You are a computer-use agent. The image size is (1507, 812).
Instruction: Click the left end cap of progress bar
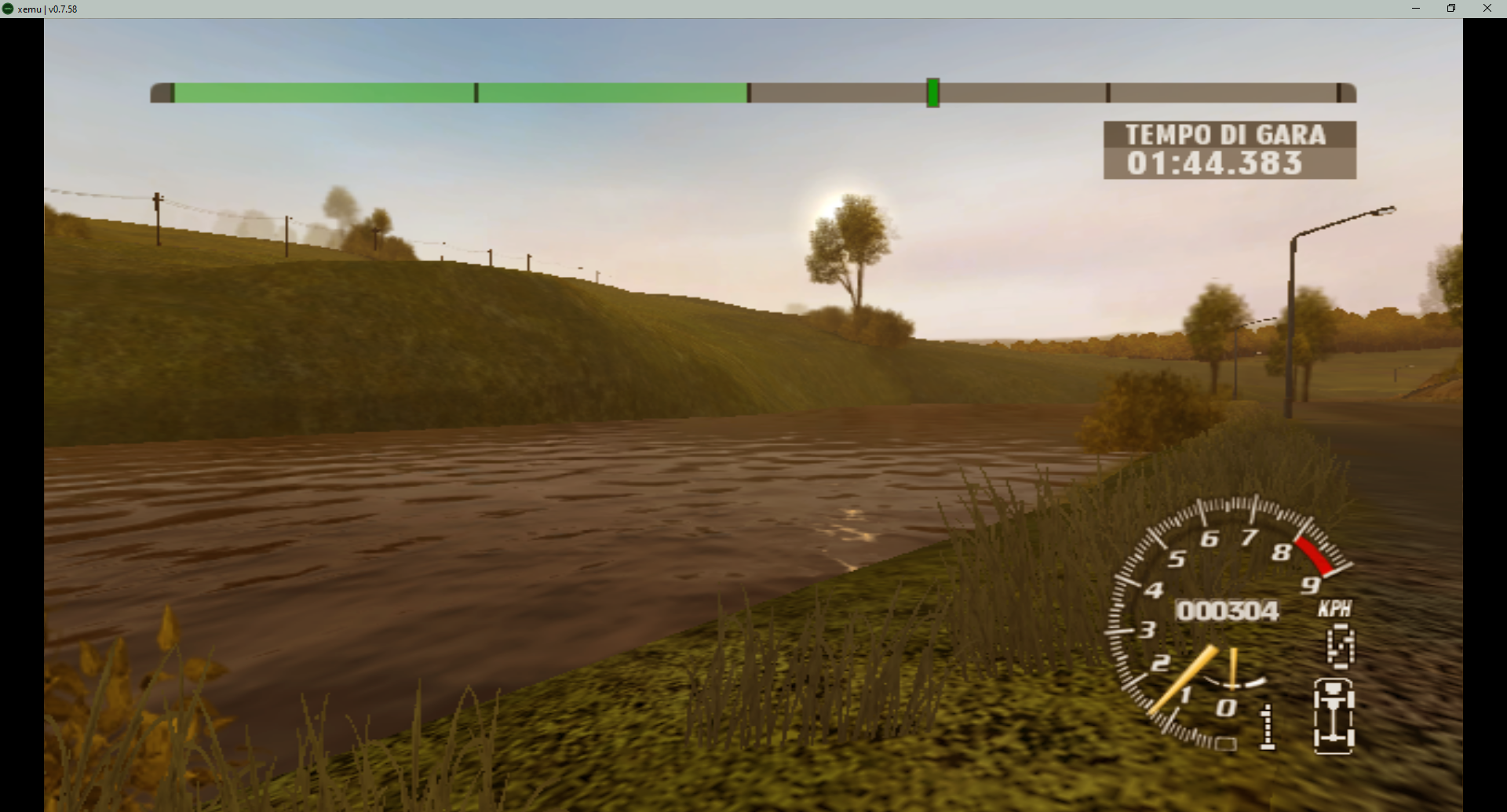(x=163, y=93)
